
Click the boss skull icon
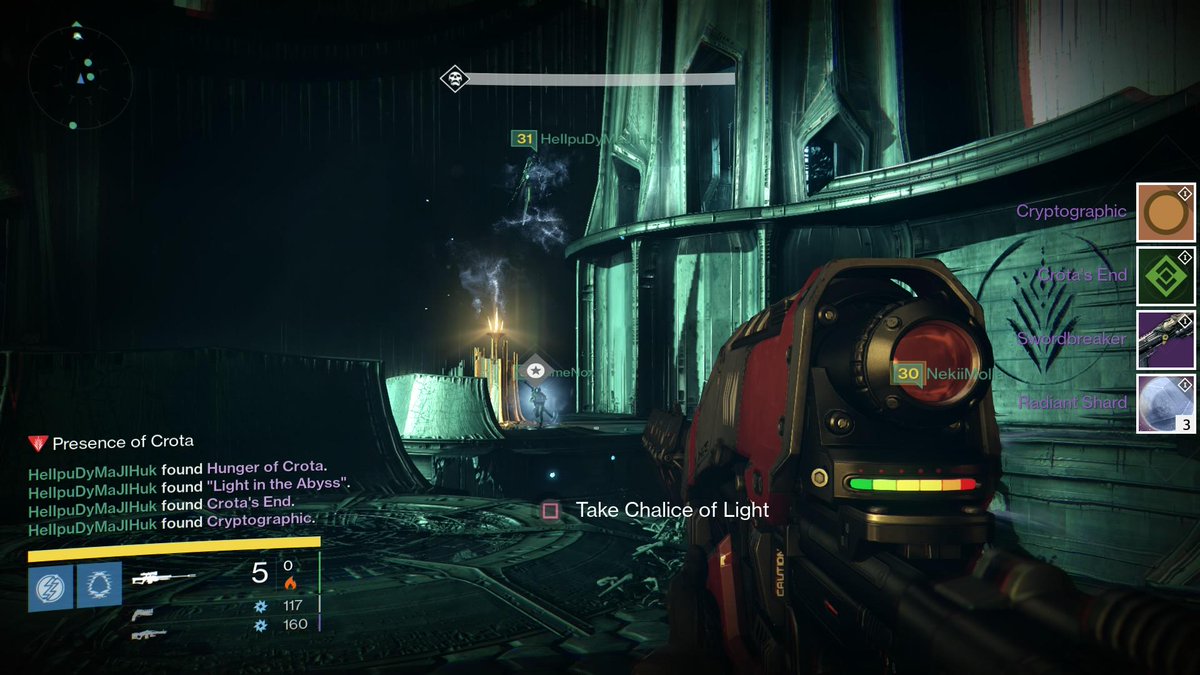pos(455,78)
